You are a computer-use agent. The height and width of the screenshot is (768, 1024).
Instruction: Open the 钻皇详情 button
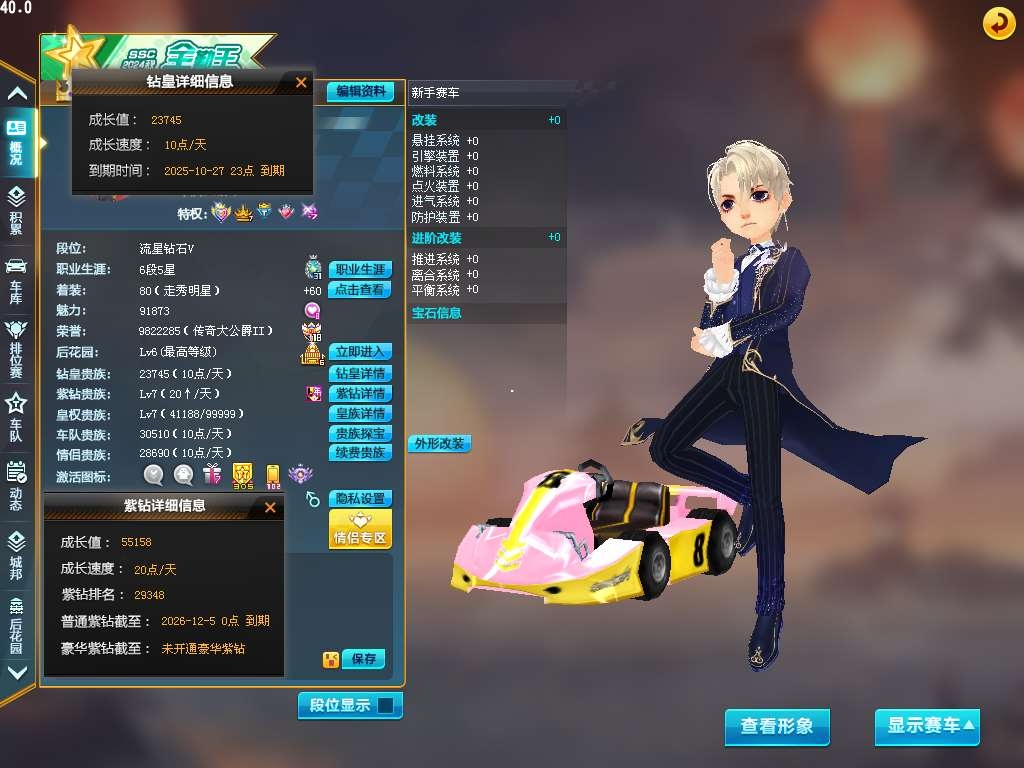point(359,374)
